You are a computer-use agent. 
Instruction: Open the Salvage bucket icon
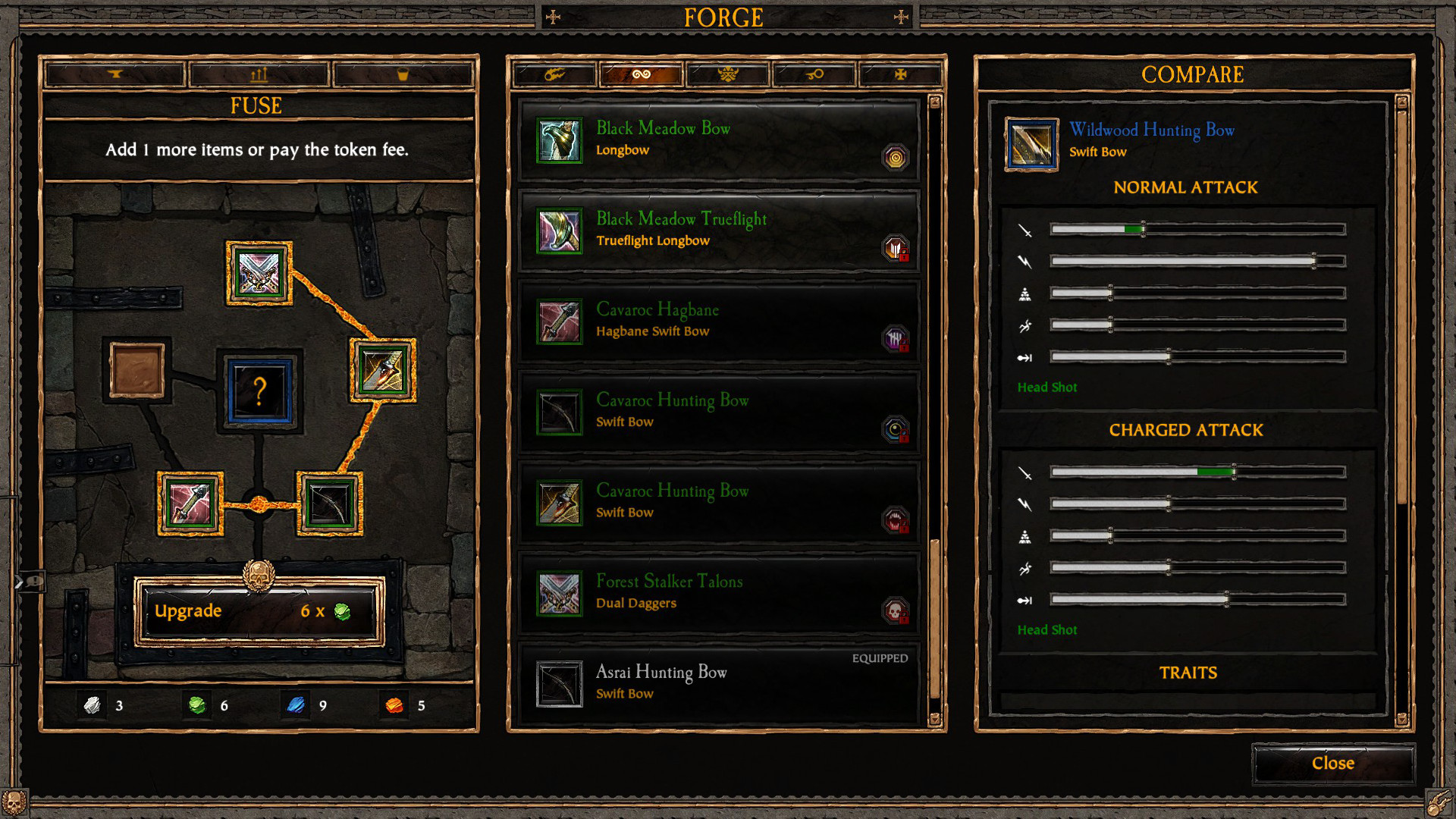[404, 74]
